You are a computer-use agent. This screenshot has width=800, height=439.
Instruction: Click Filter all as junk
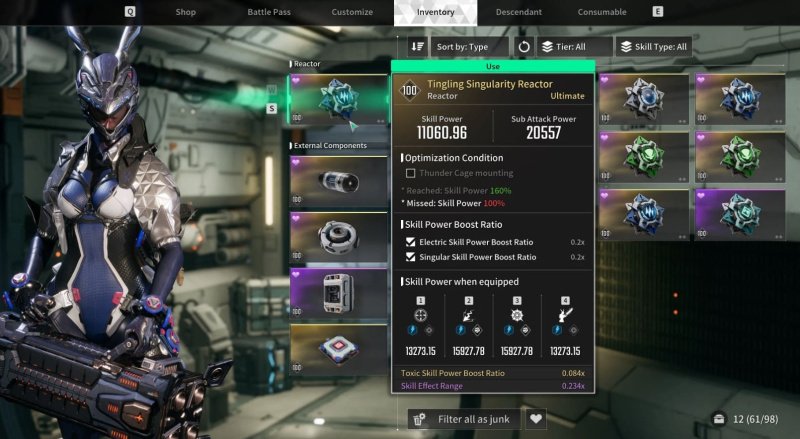point(465,419)
